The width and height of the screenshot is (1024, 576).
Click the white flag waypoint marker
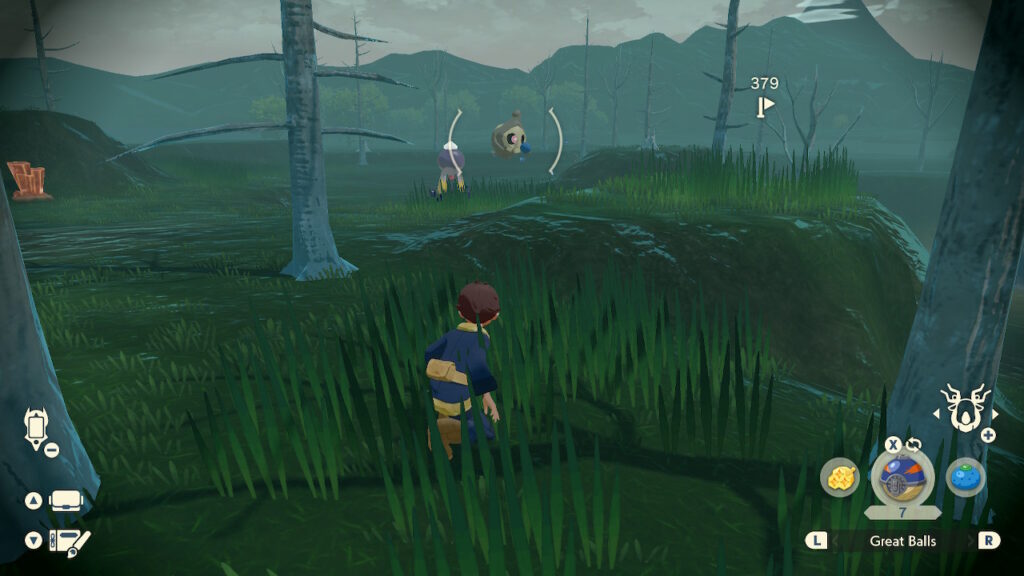[766, 105]
